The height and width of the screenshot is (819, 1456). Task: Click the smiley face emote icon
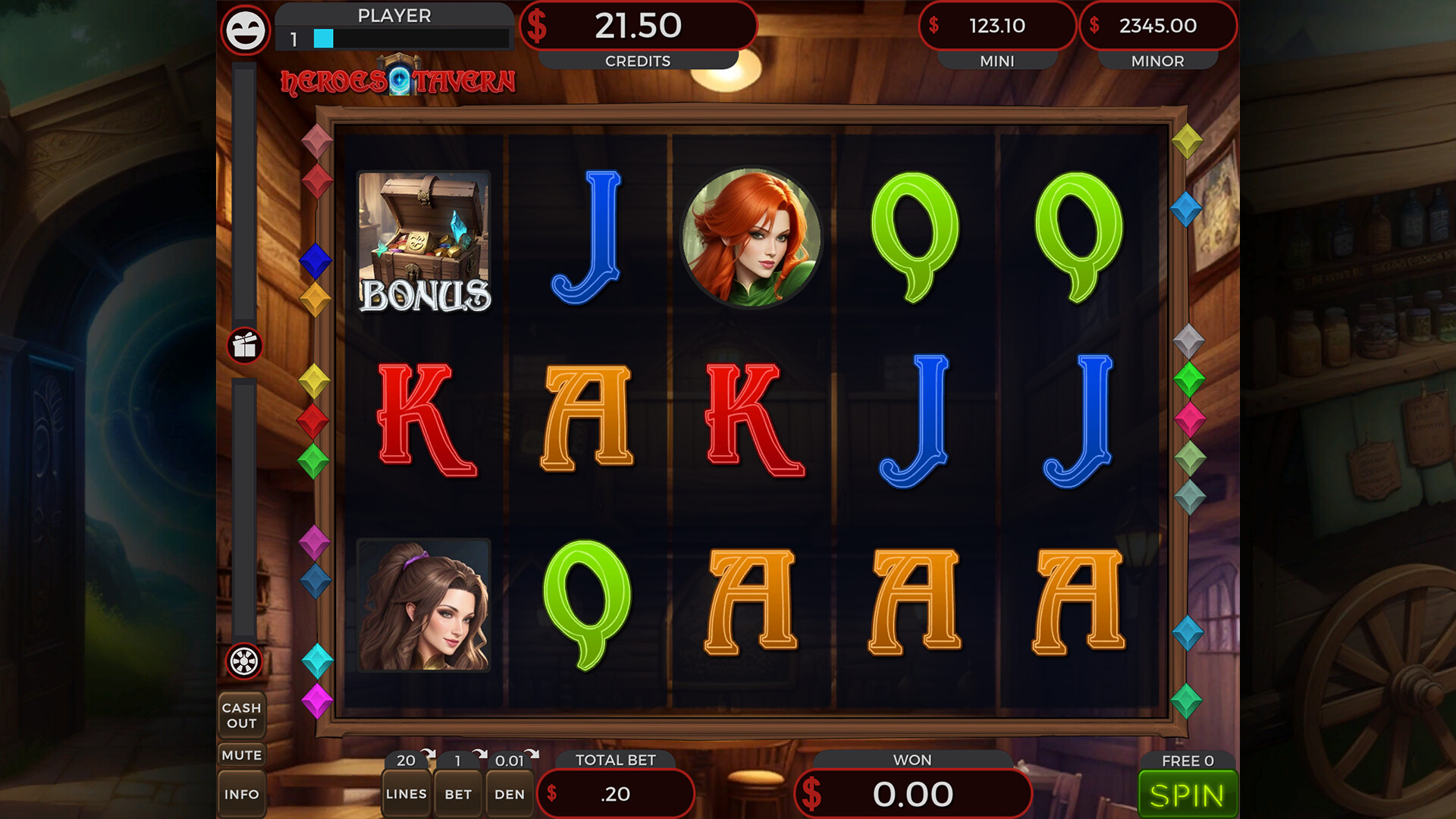[244, 31]
